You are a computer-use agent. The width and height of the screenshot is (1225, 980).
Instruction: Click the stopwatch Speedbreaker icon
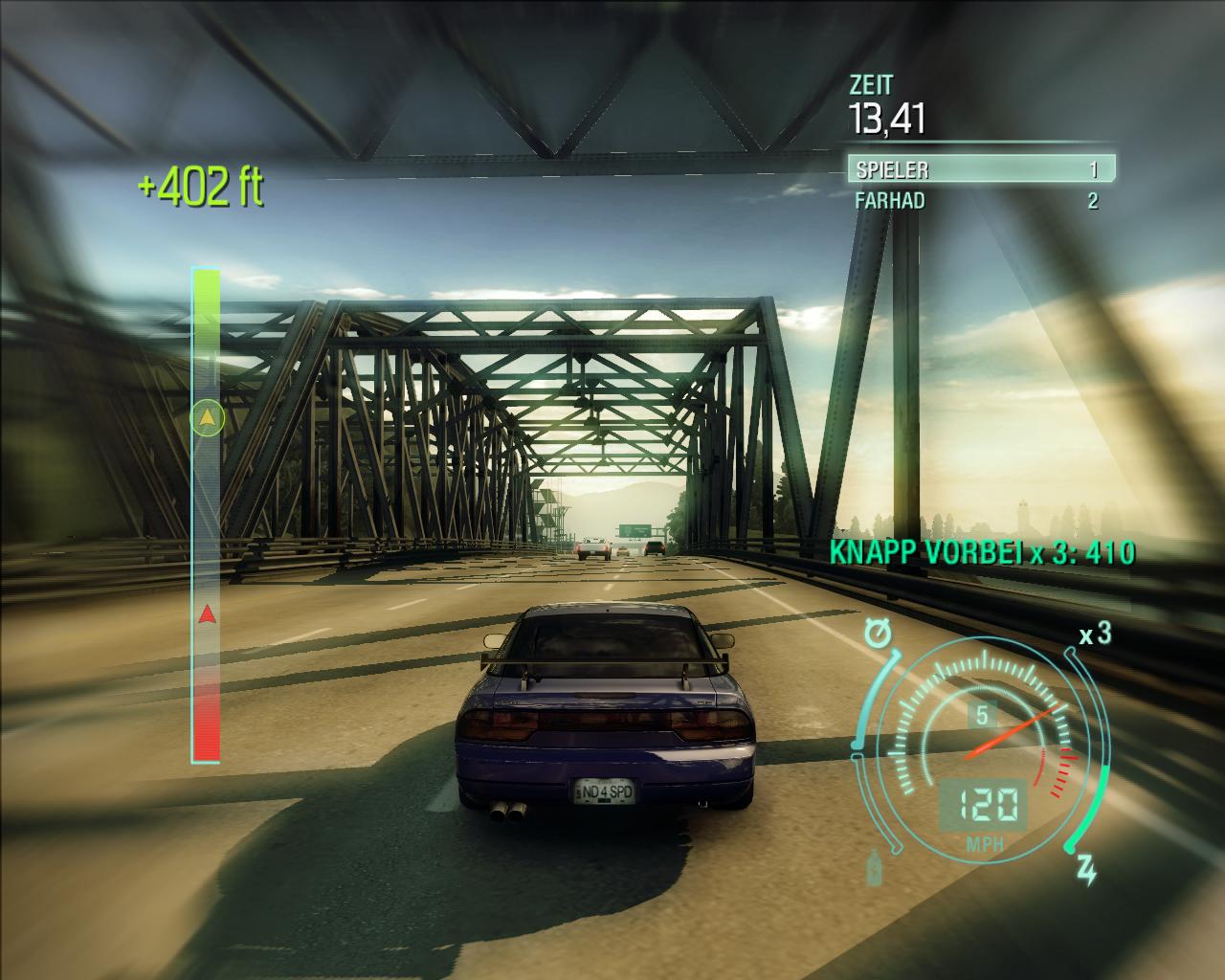click(x=875, y=633)
